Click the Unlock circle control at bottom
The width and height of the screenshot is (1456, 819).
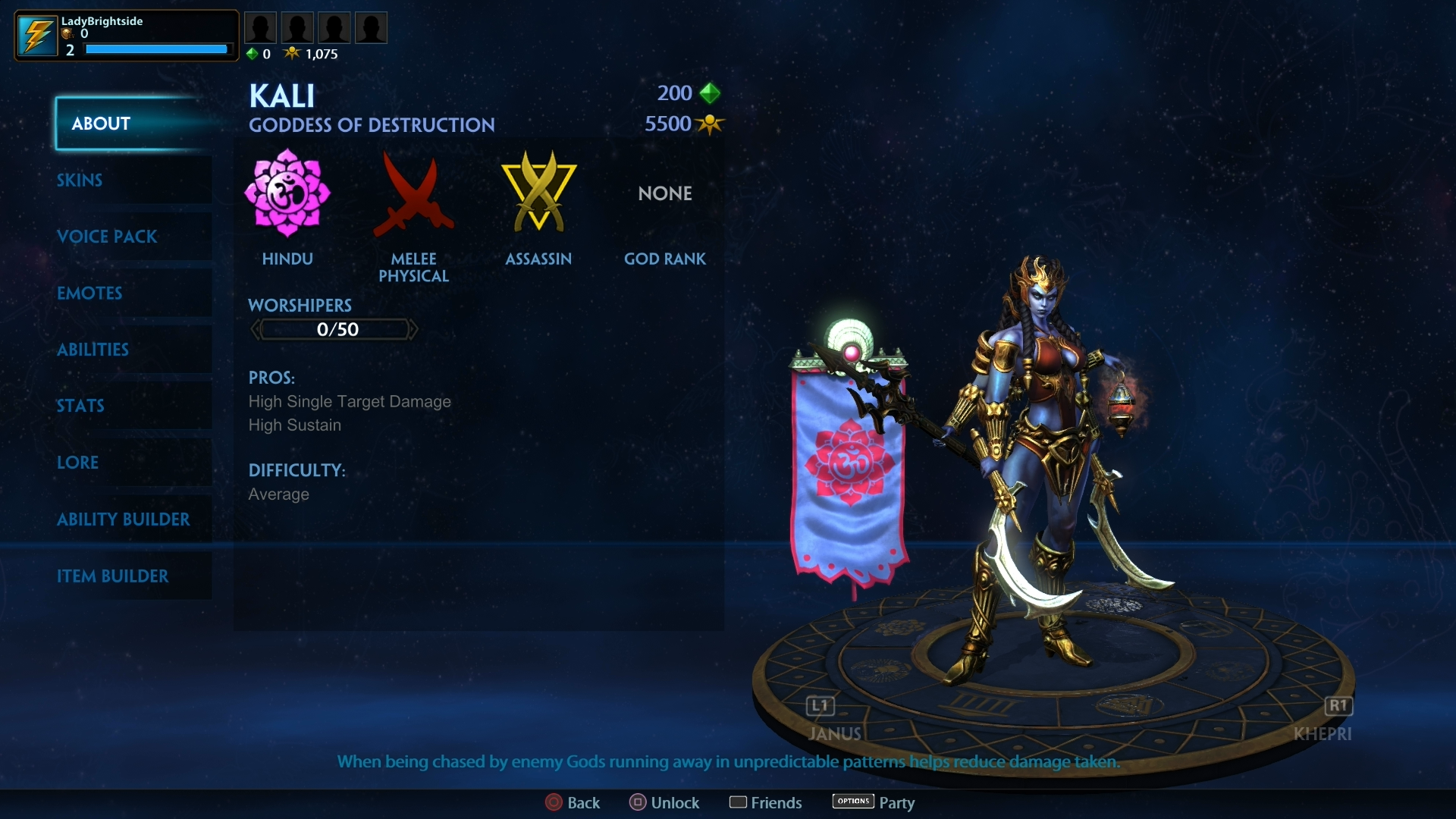(638, 802)
